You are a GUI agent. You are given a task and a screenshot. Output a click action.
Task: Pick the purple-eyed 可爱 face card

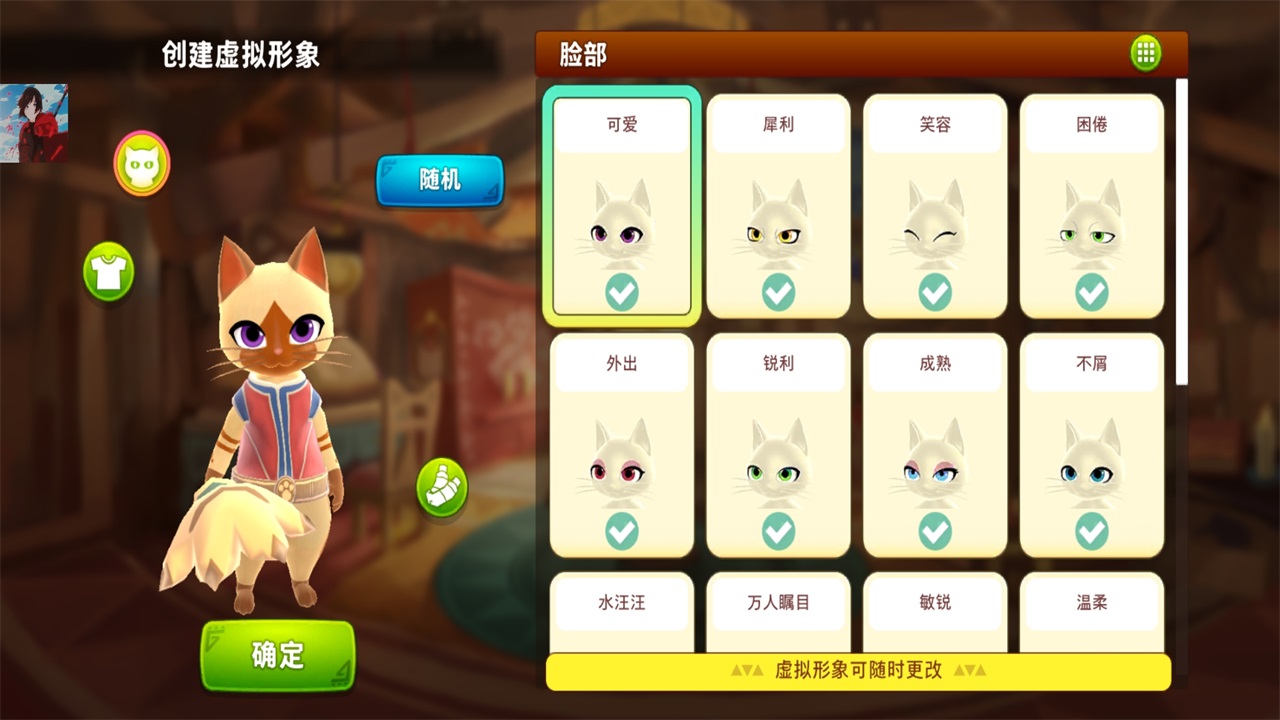click(621, 206)
